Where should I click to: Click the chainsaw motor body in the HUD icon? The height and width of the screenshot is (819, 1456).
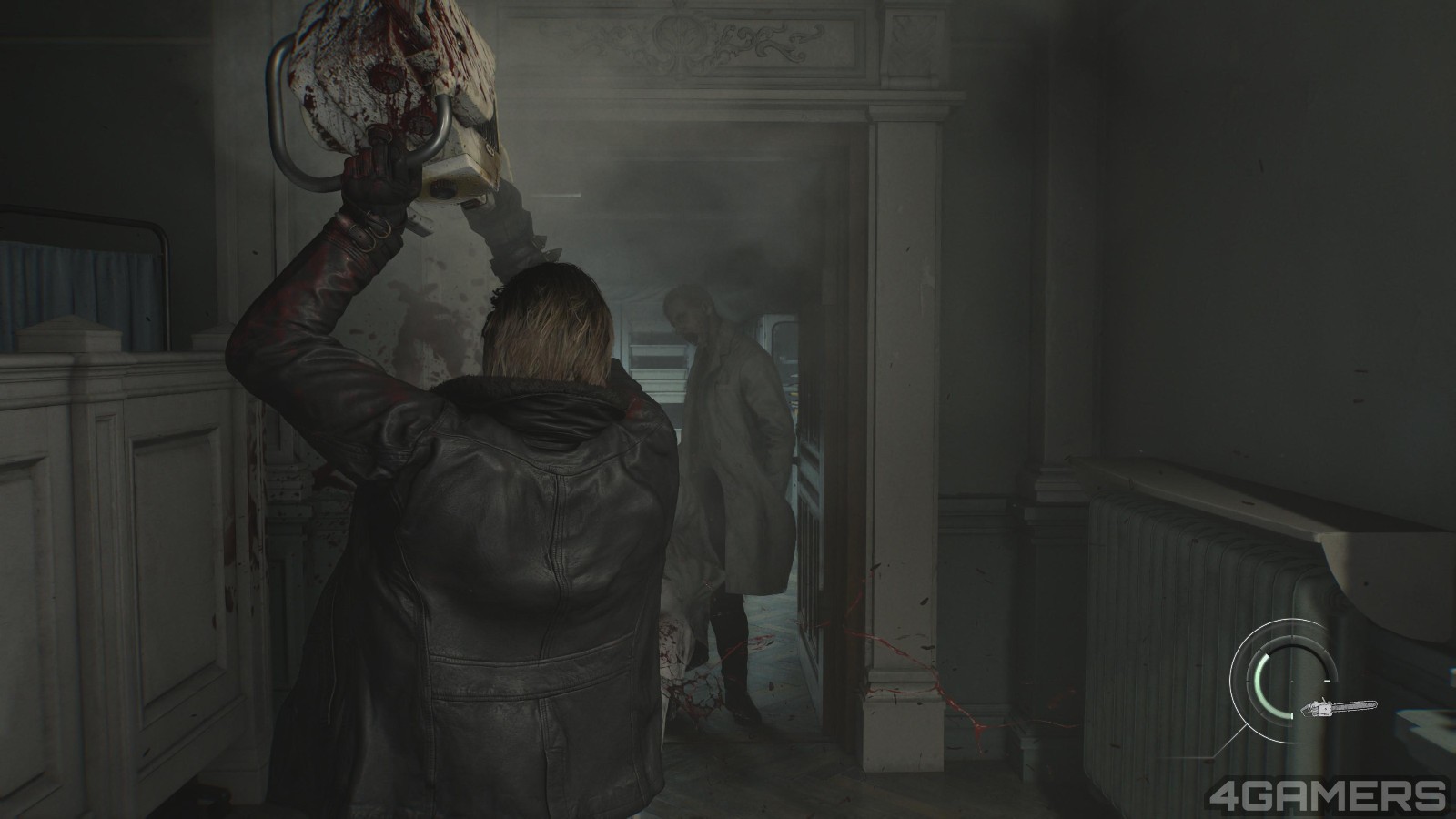(1323, 709)
